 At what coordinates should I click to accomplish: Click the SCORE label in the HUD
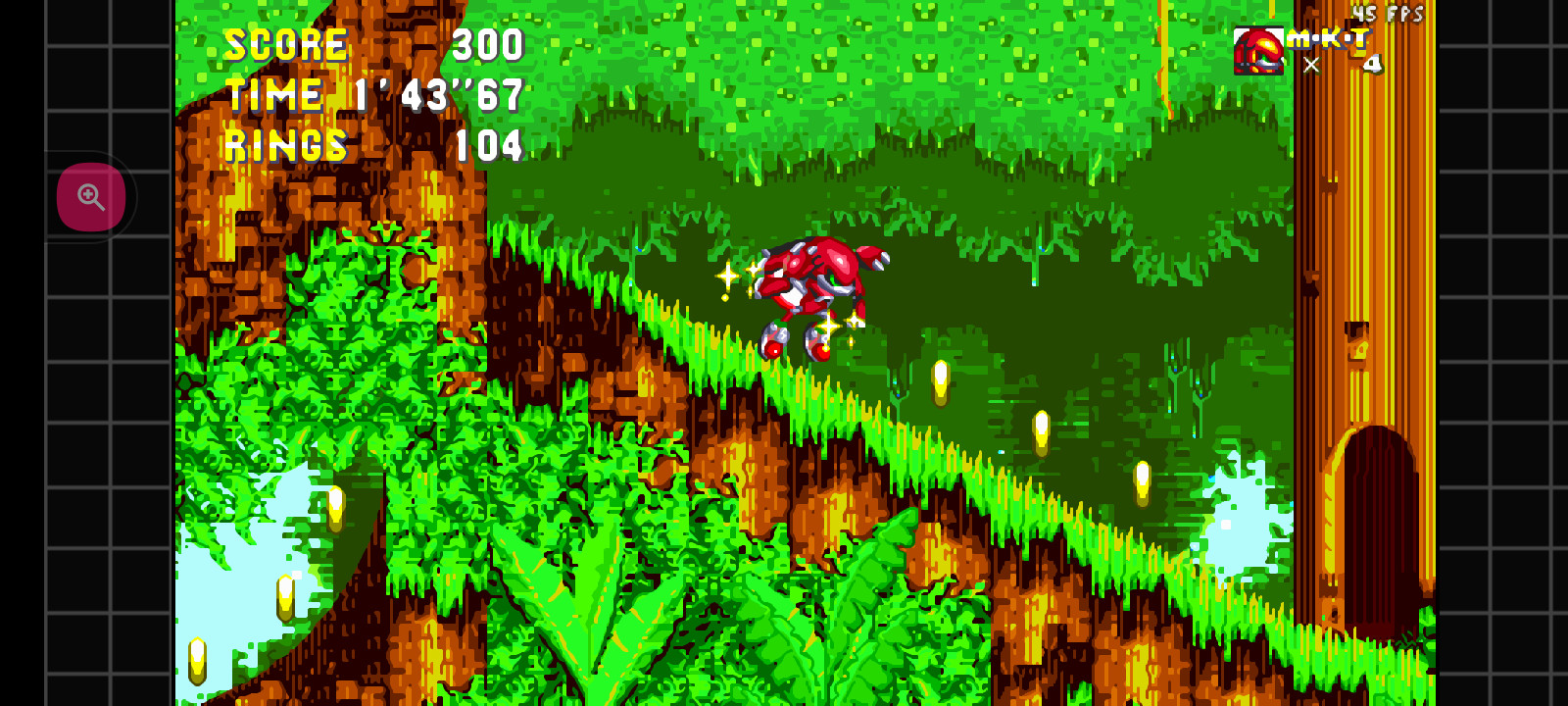pos(285,44)
